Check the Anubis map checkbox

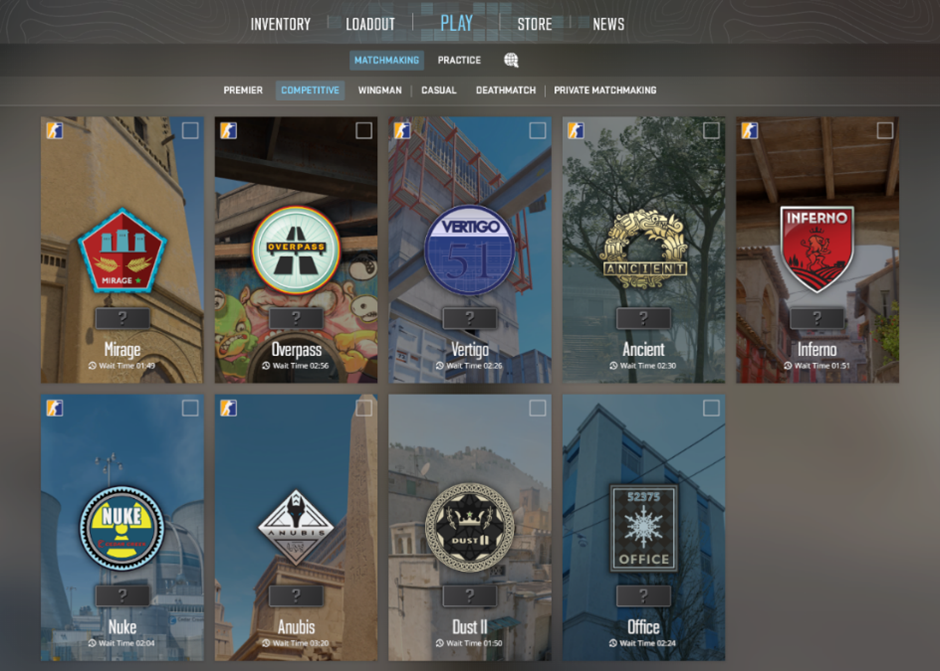click(364, 408)
